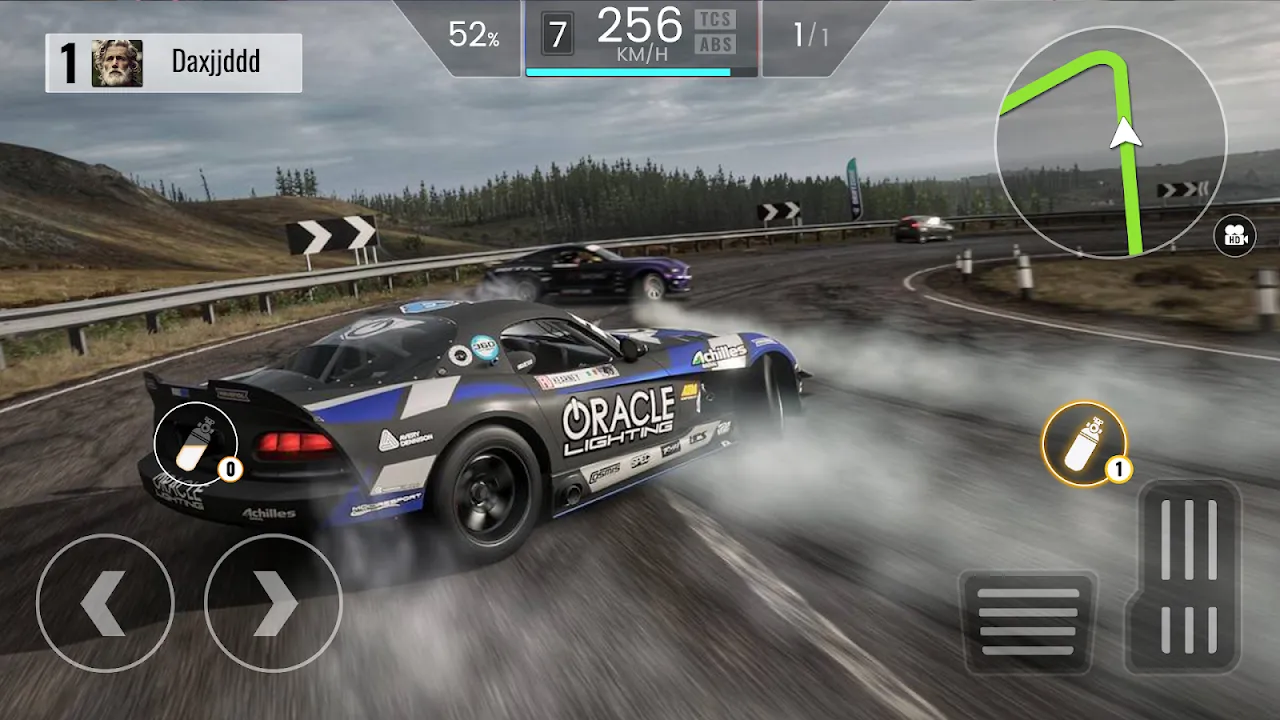Hit the brake pedal
Screen dimensions: 1280x720
(1028, 621)
